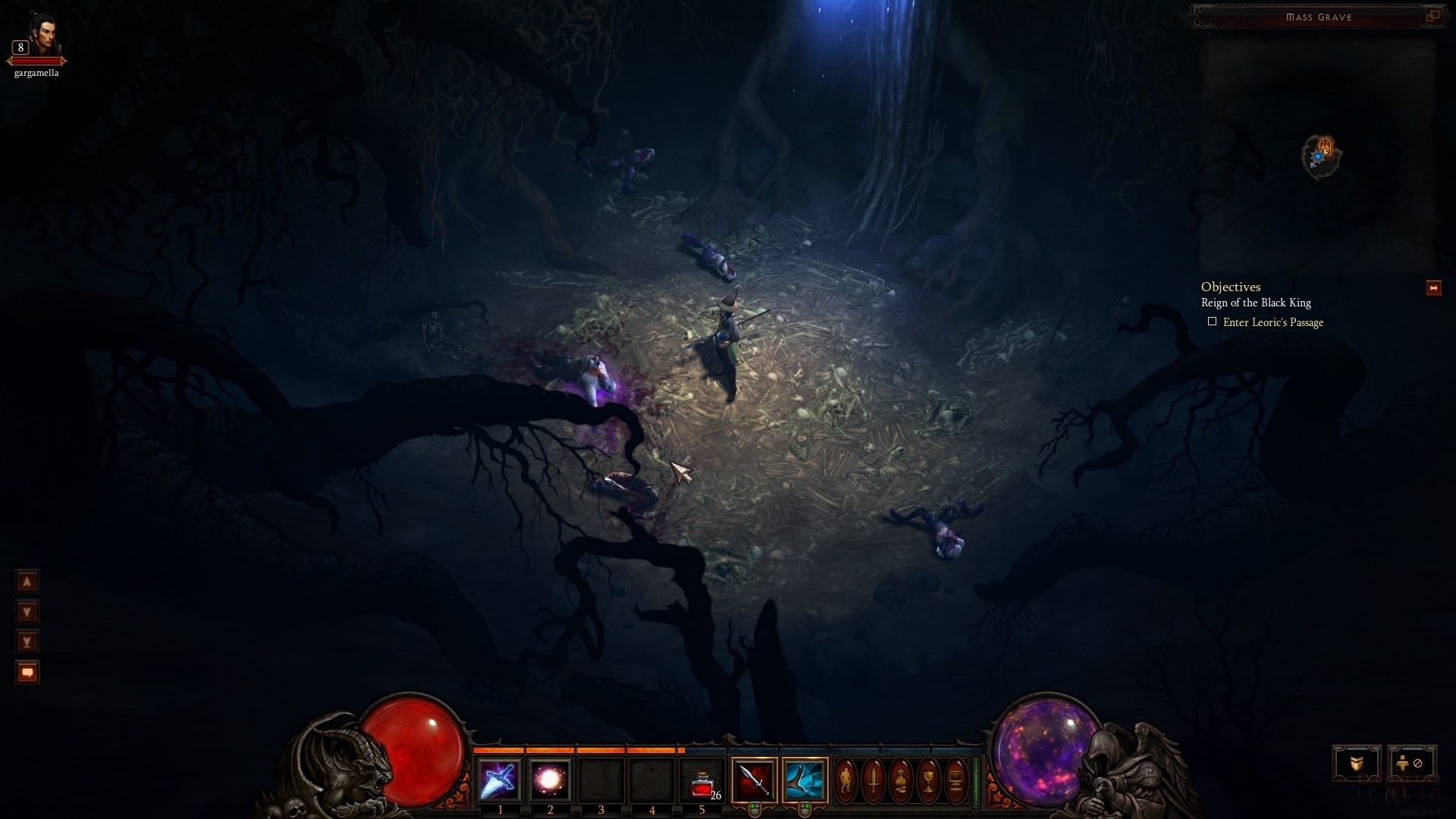The width and height of the screenshot is (1456, 819).
Task: Open the computer monitor menu button
Action: tap(955, 780)
